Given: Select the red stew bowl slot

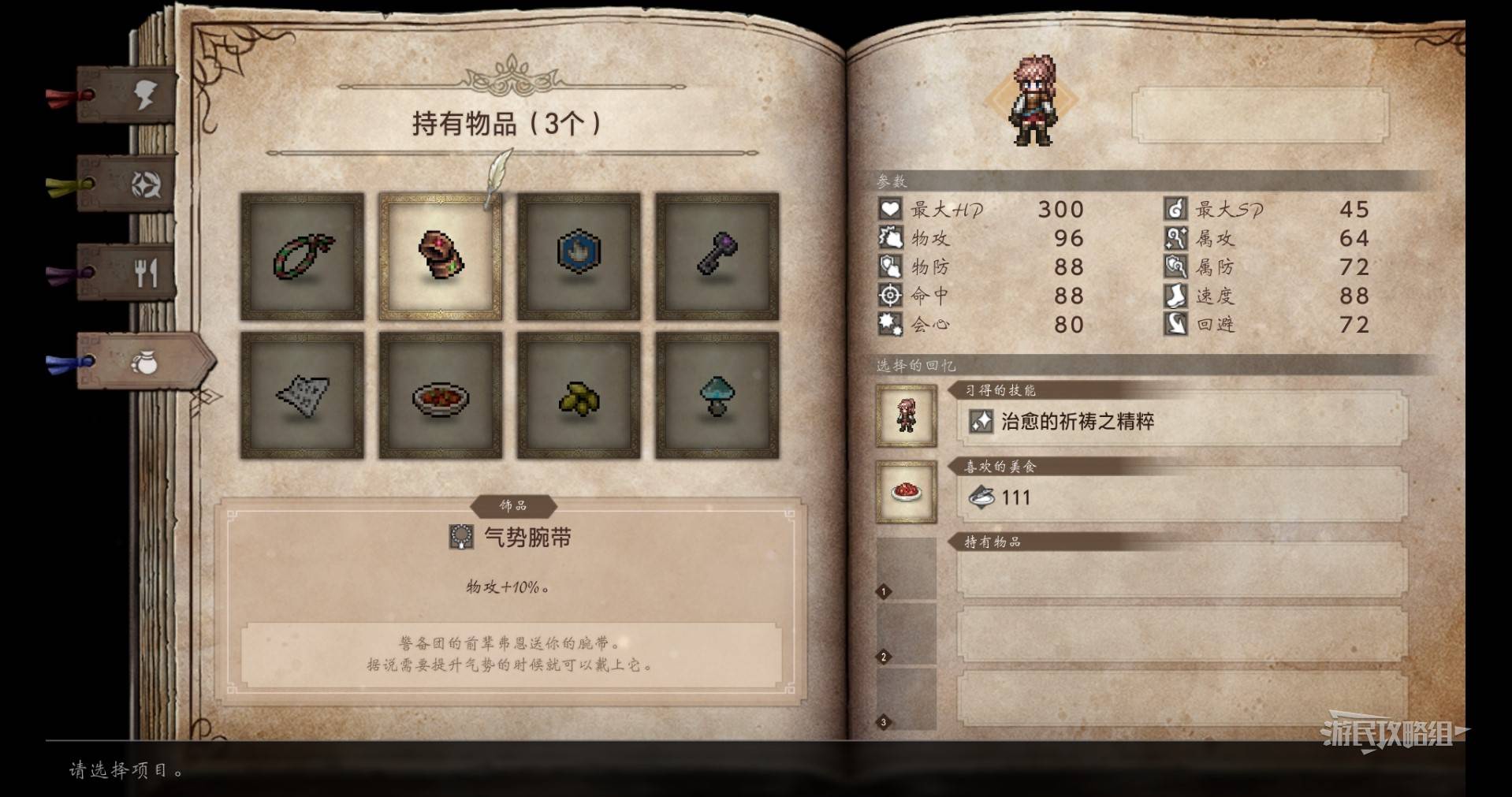Looking at the screenshot, I should coord(440,395).
